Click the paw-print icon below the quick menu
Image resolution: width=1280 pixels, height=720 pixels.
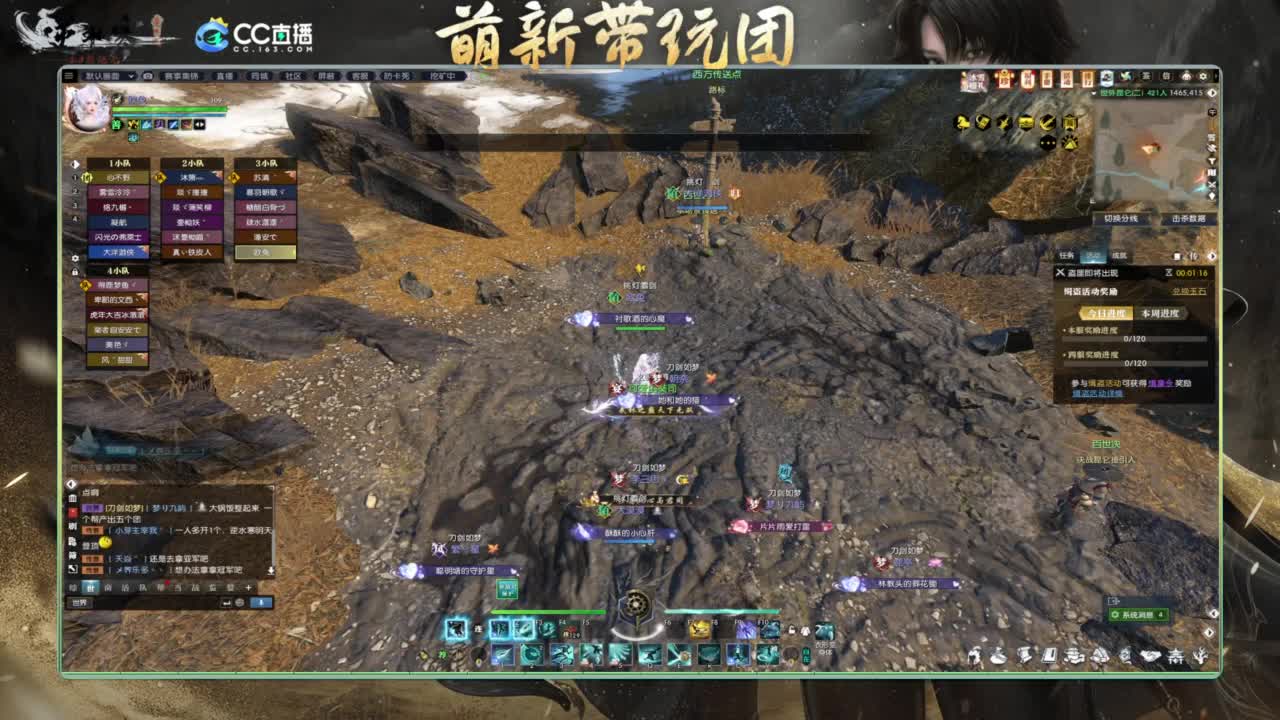point(1070,142)
